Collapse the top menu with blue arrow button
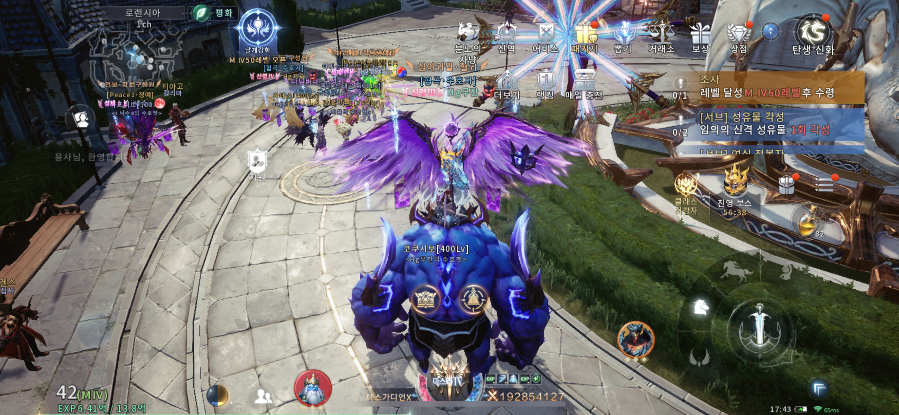This screenshot has width=899, height=415. click(770, 32)
